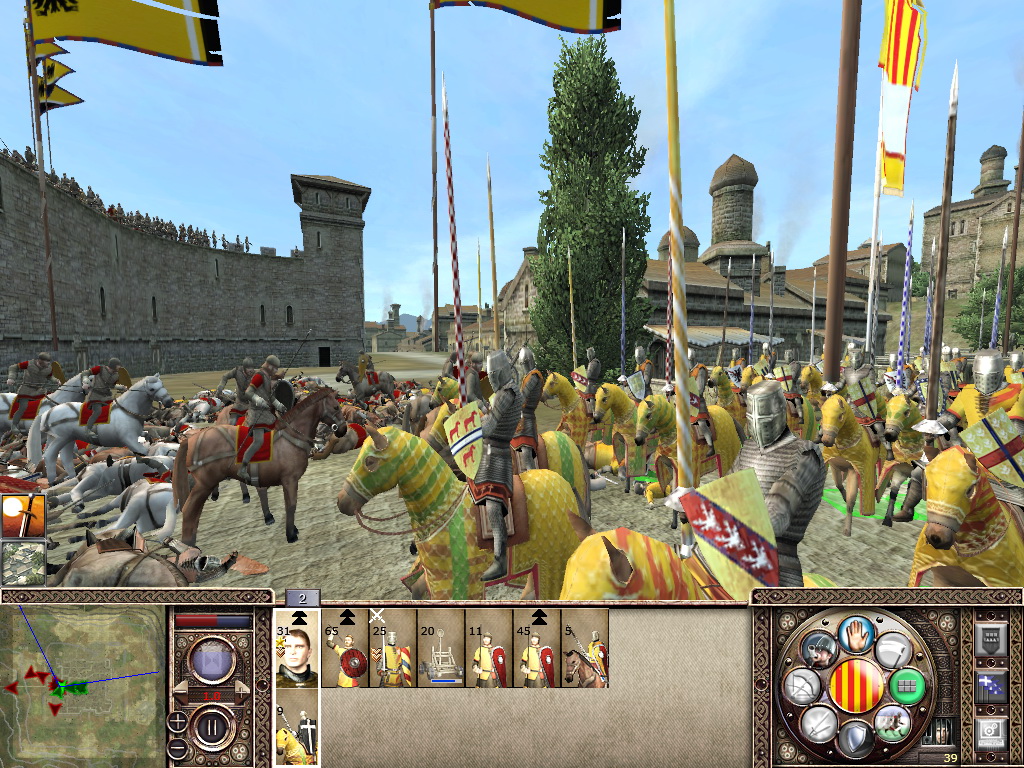1024x768 pixels.
Task: Click the green formation grid button
Action: pos(907,686)
